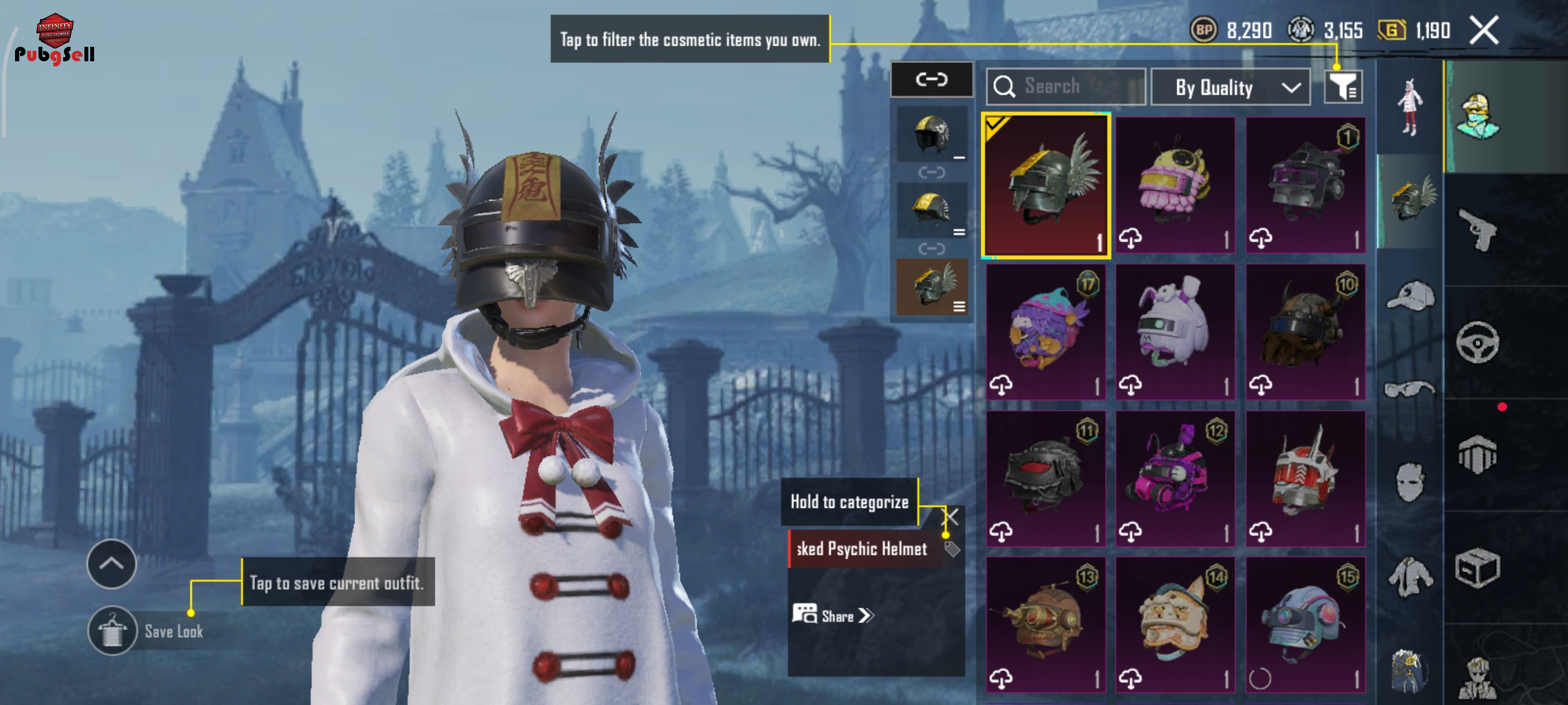Share the selected helmet
Screen dimensions: 1568x705
(x=832, y=615)
